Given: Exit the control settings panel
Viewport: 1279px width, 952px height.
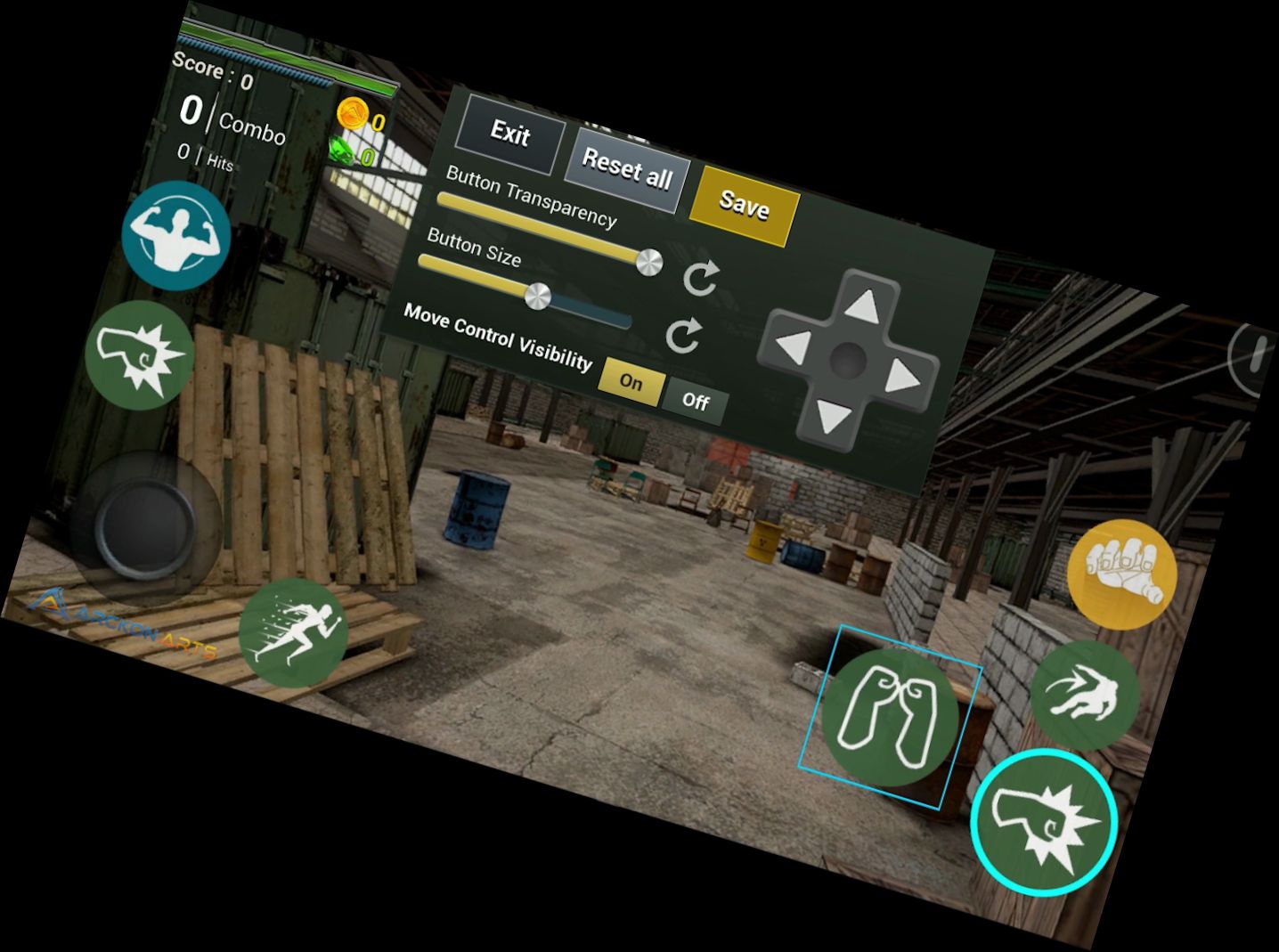Looking at the screenshot, I should 510,134.
